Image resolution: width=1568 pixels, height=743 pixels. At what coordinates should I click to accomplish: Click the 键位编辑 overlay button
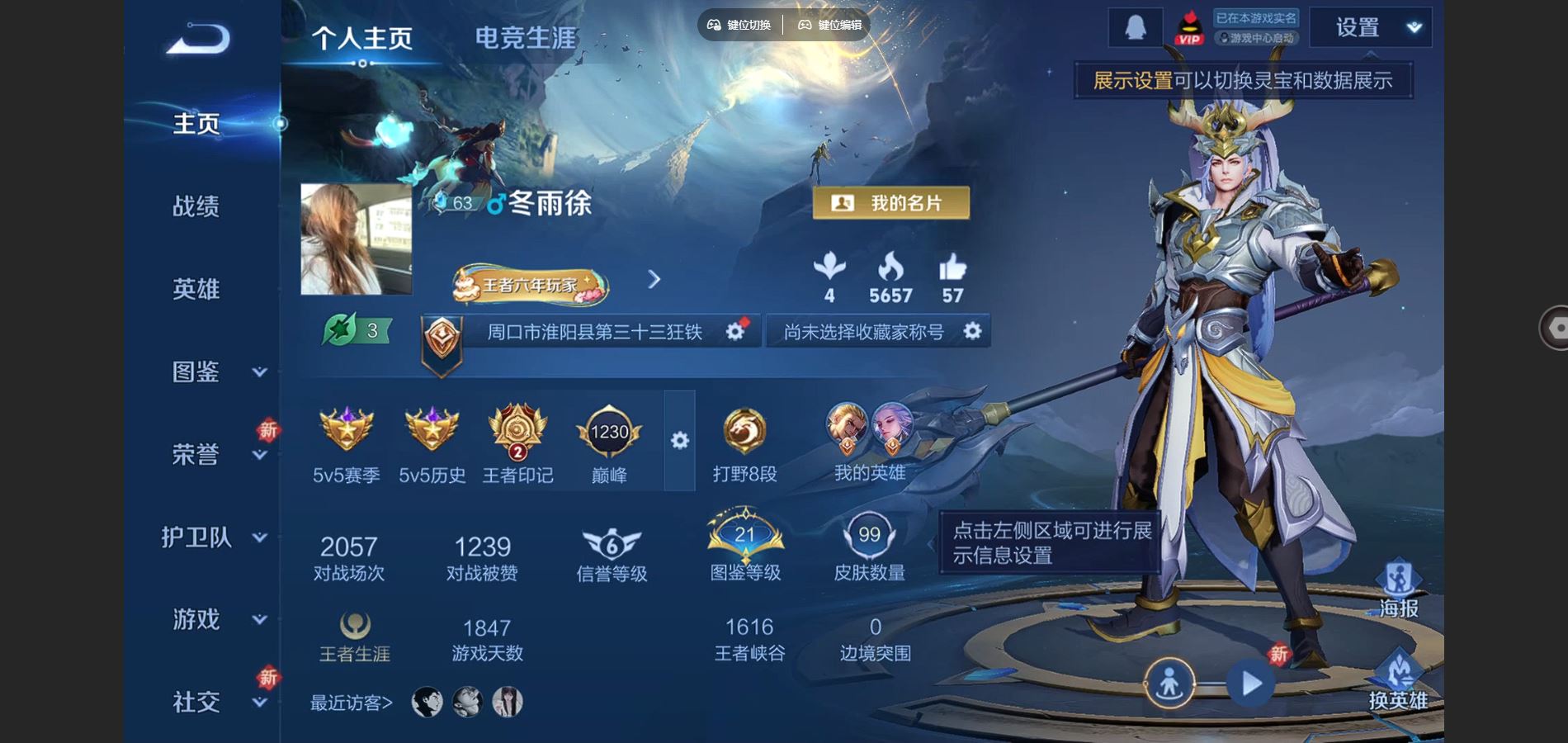click(829, 25)
